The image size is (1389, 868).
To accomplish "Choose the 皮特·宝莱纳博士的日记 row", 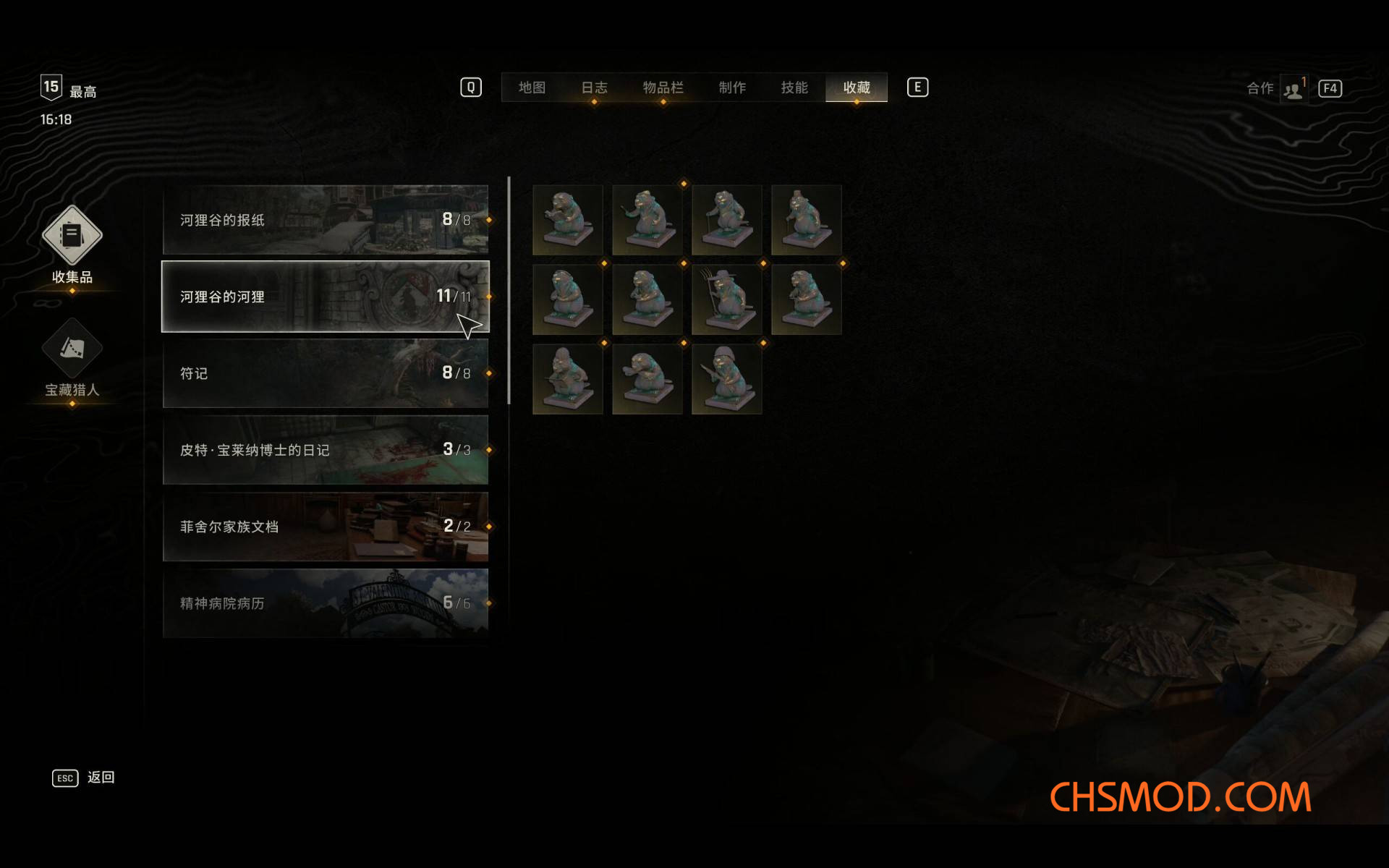I will click(x=326, y=450).
